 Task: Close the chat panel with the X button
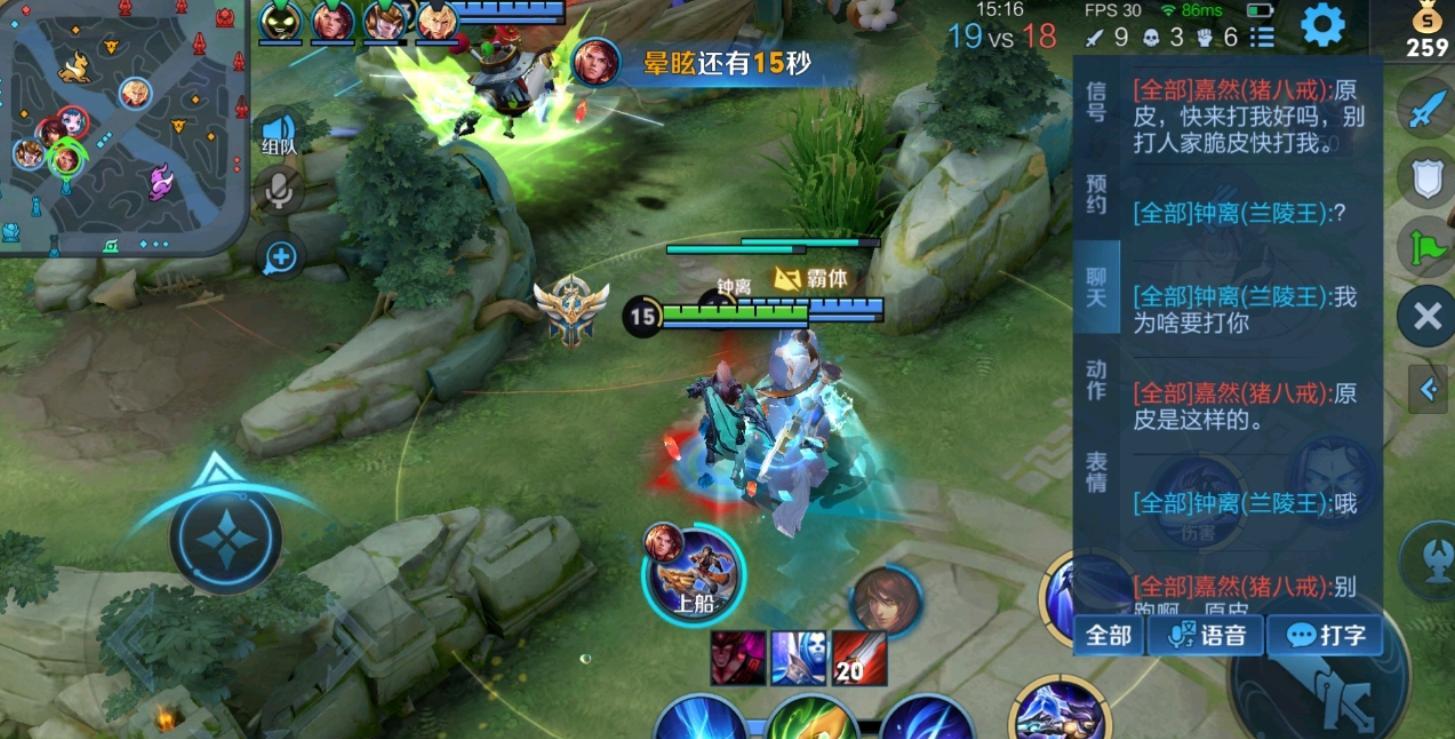pos(1427,317)
